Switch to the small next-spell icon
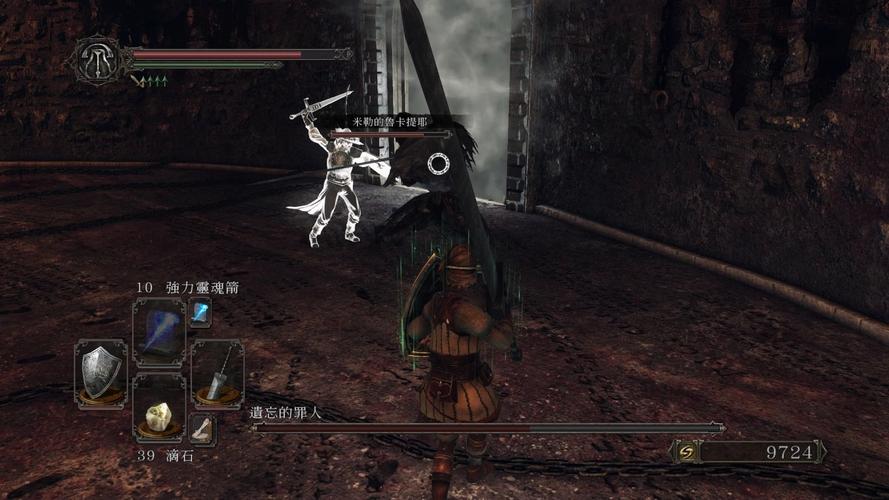The width and height of the screenshot is (889, 500). click(x=200, y=312)
